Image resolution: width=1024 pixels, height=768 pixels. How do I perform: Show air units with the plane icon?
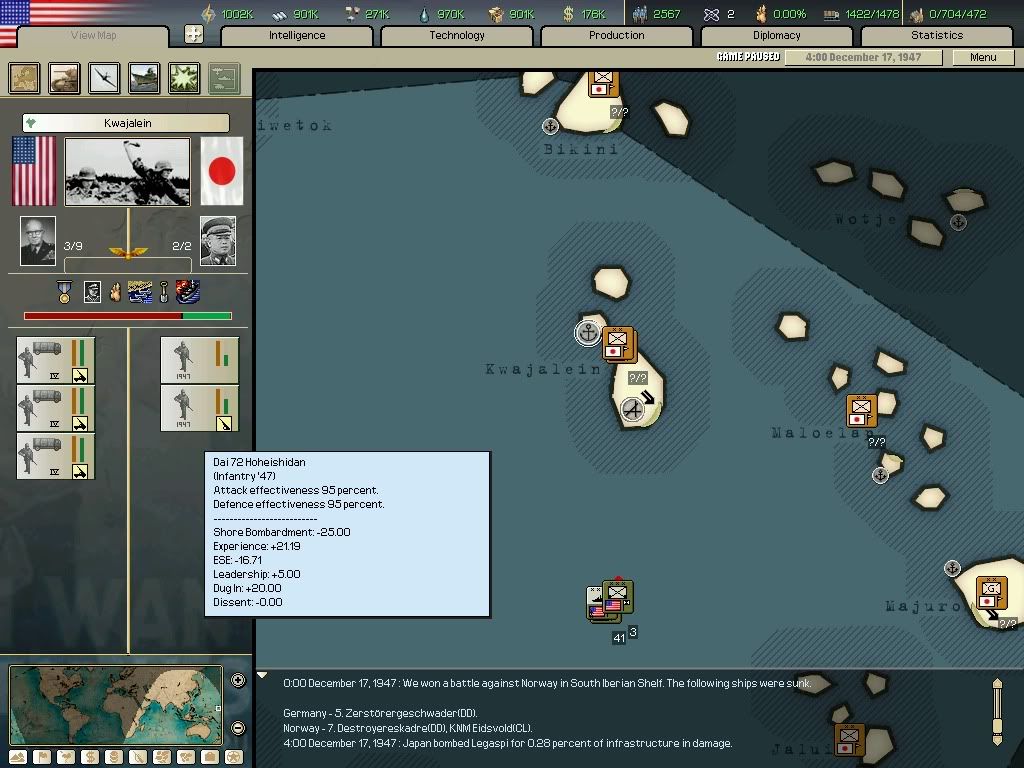tap(104, 78)
